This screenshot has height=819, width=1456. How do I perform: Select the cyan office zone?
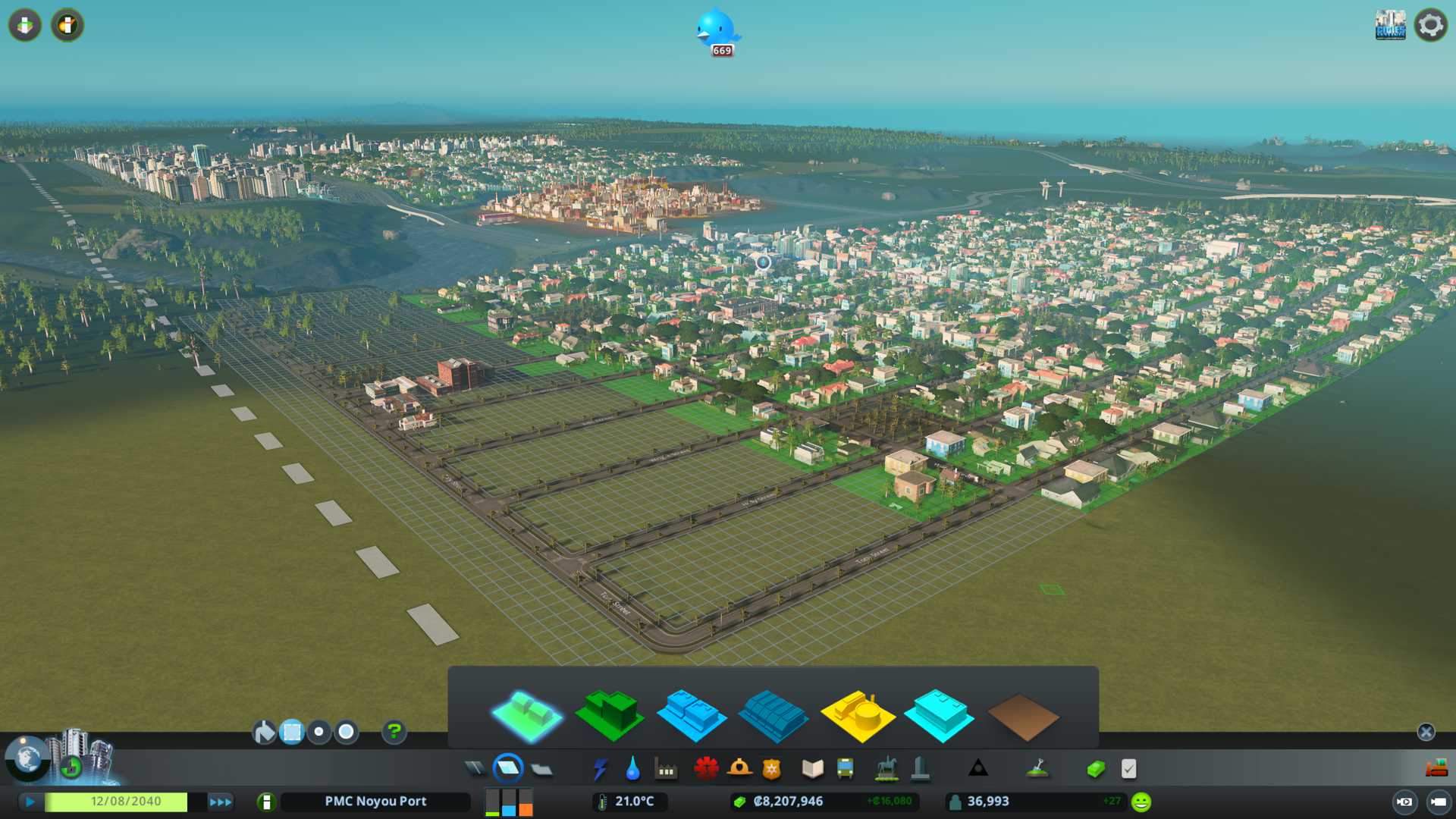pos(939,716)
